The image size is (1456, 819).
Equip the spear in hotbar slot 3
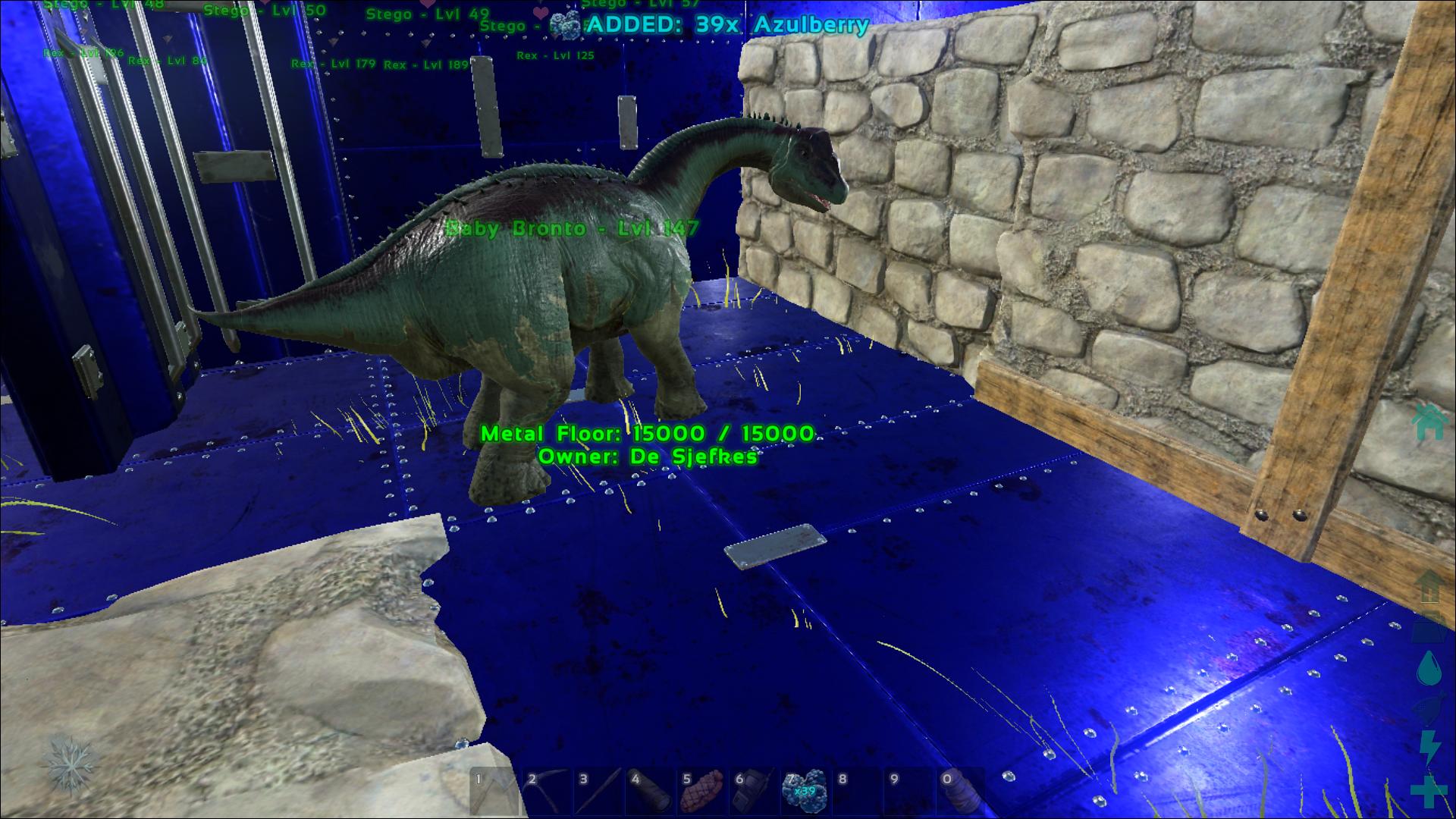598,792
